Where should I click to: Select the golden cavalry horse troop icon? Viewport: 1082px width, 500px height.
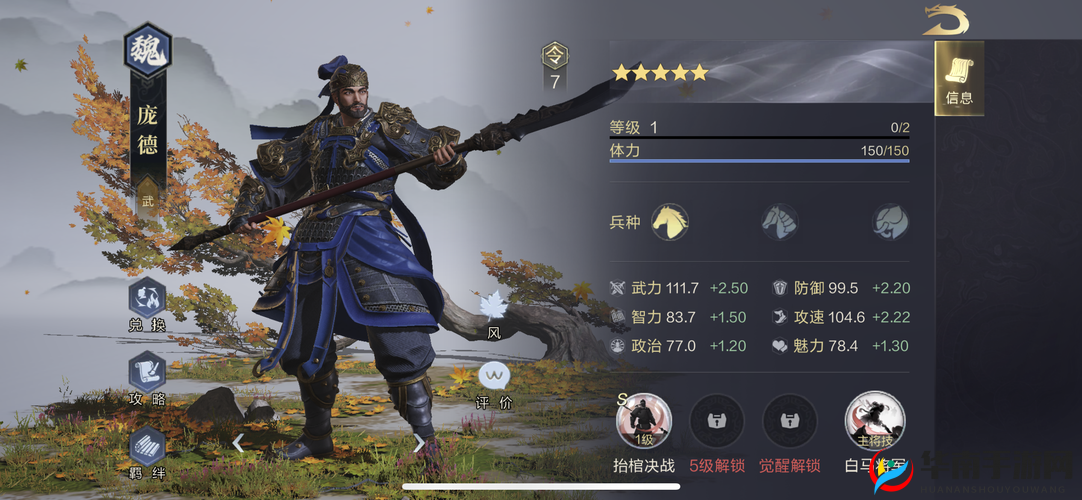[x=669, y=221]
